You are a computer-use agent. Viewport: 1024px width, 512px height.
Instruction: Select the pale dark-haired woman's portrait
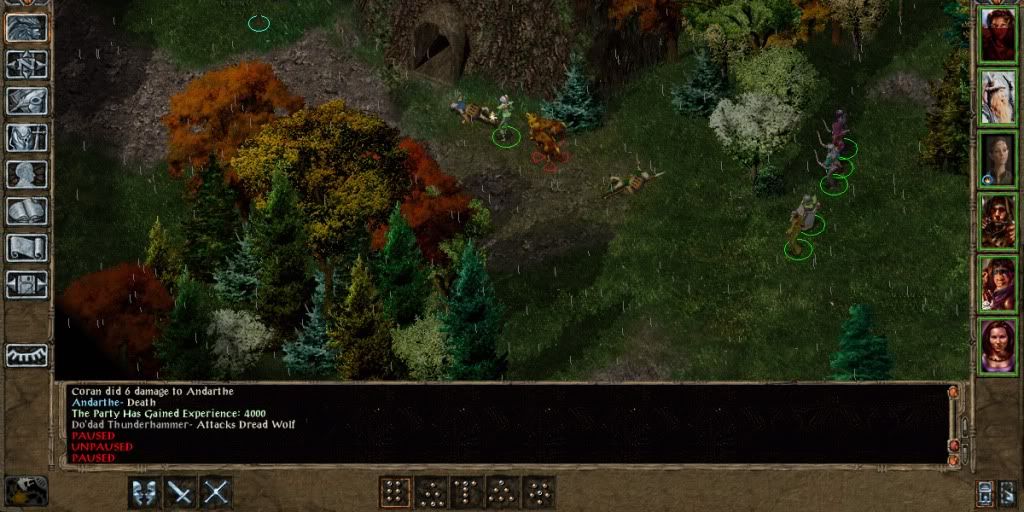tap(997, 159)
